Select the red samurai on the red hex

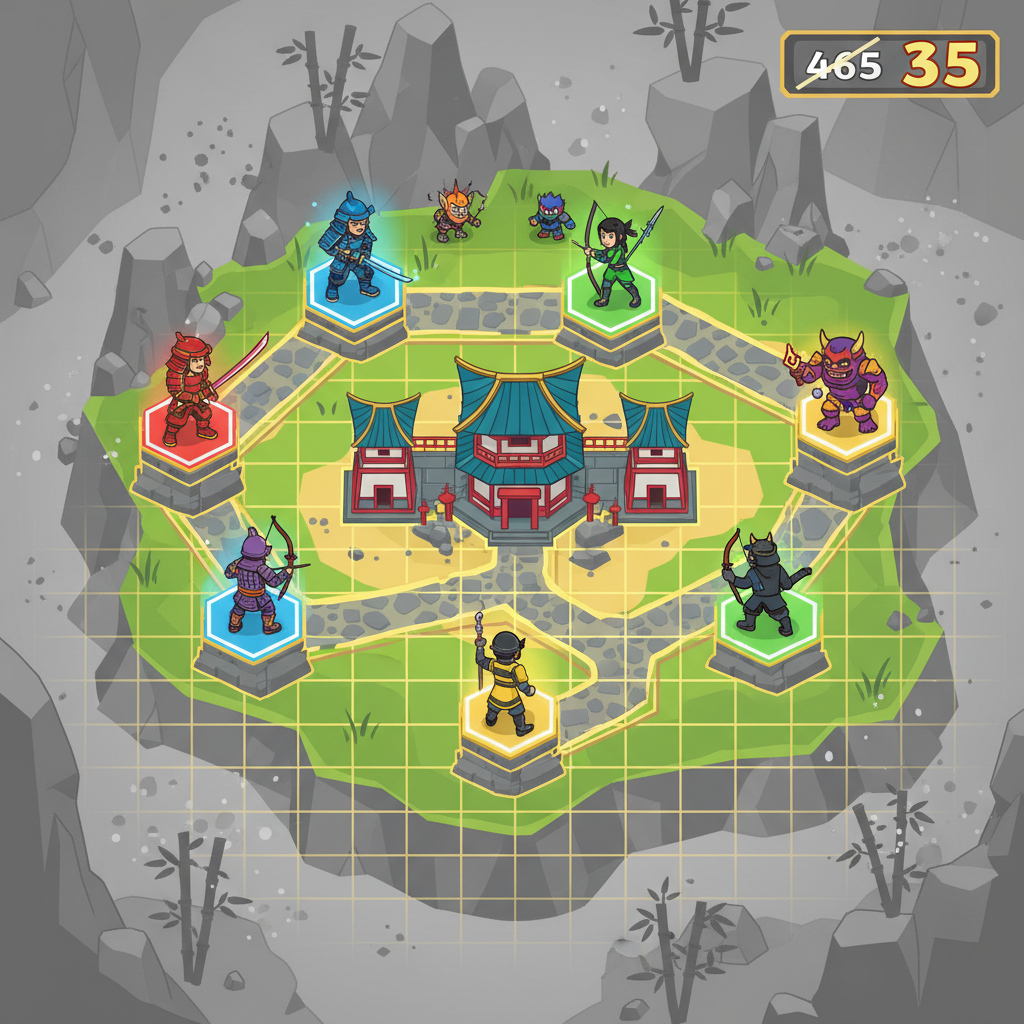pos(191,390)
